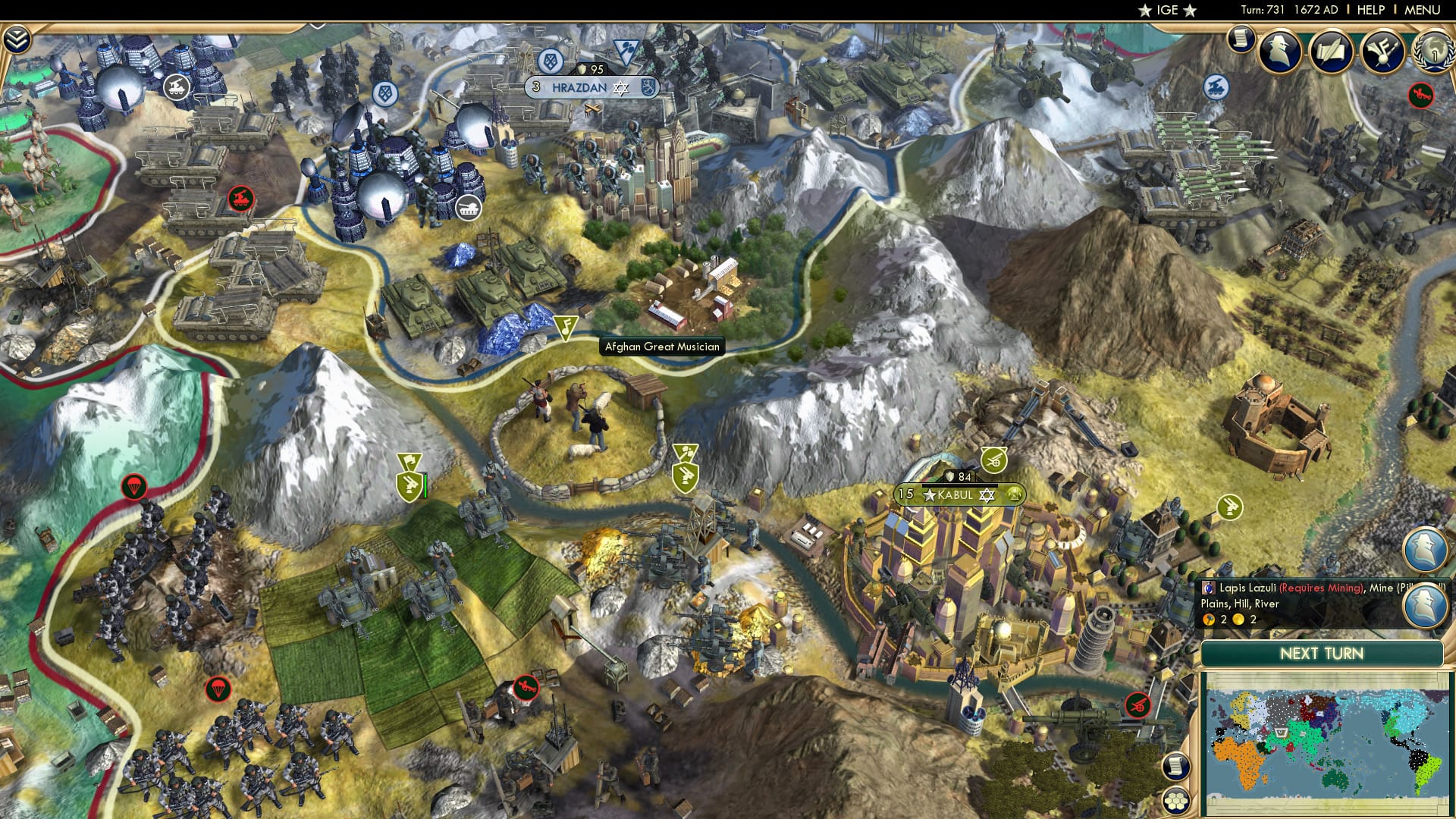
Task: Open the HELP item in the top bar
Action: click(x=1371, y=10)
